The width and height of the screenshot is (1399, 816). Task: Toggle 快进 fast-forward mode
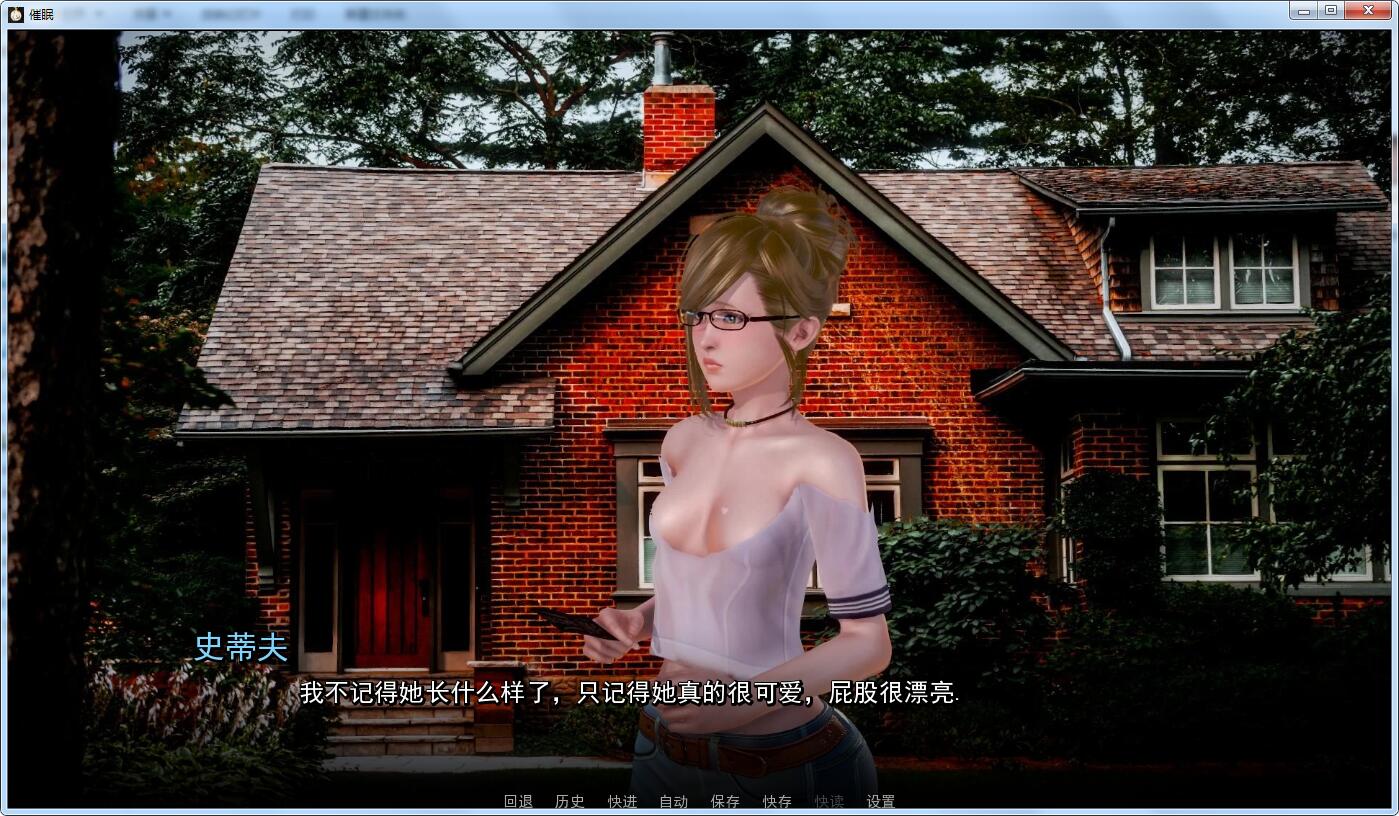(x=621, y=801)
